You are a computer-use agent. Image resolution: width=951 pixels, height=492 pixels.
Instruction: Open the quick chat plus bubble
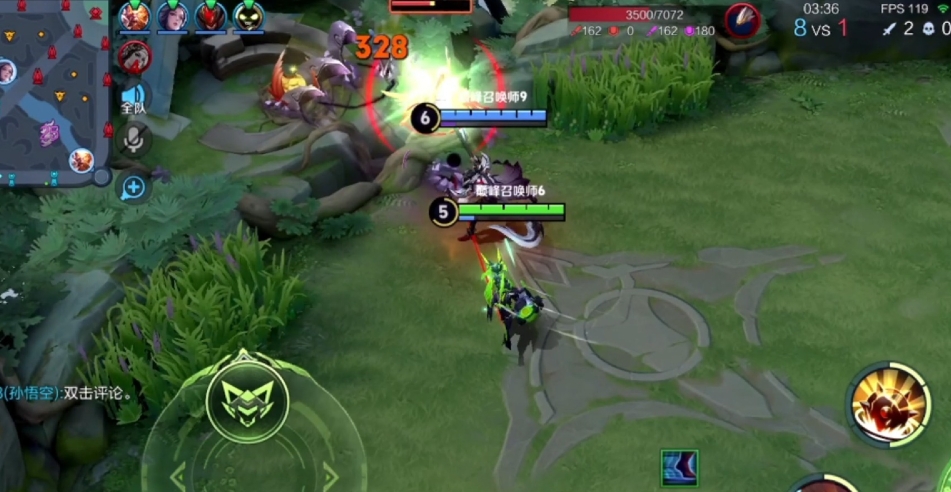(x=133, y=186)
